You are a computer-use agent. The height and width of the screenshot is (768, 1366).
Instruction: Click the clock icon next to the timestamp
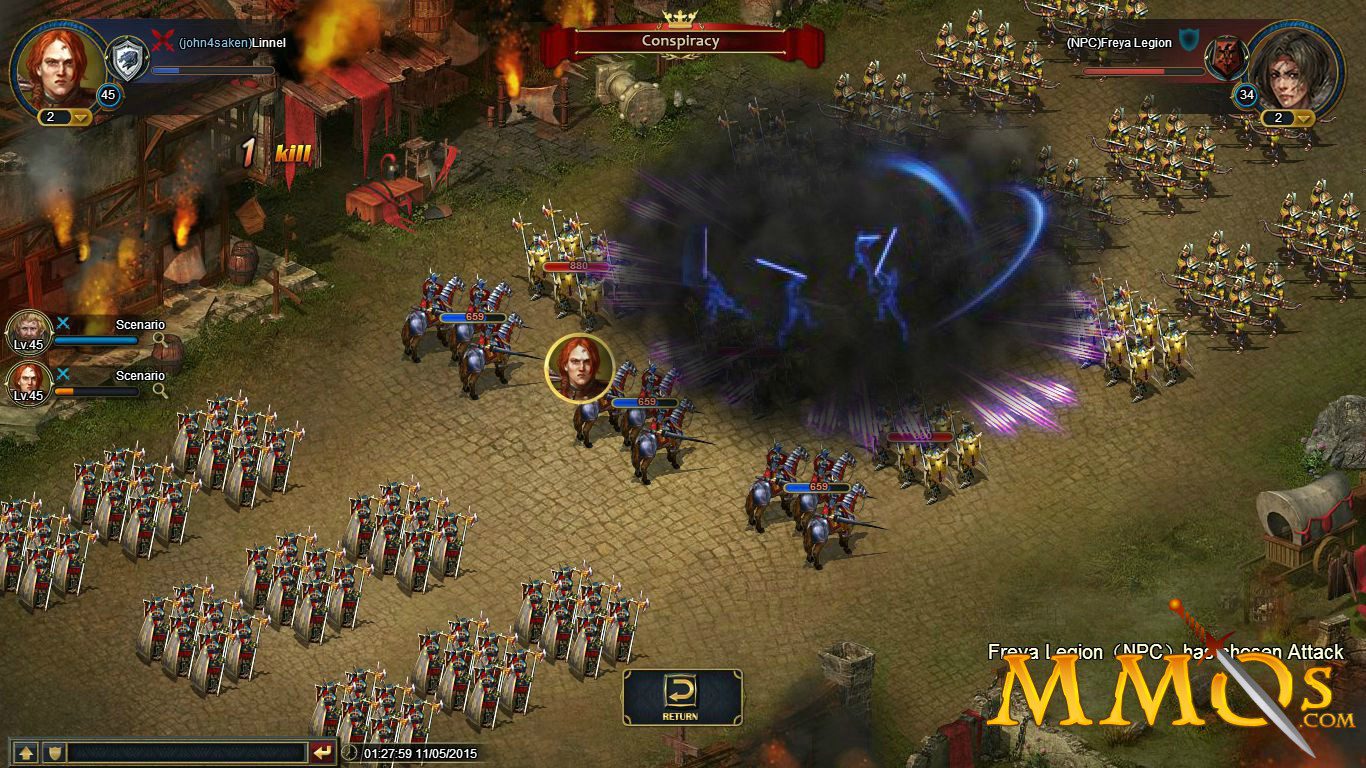pyautogui.click(x=350, y=754)
